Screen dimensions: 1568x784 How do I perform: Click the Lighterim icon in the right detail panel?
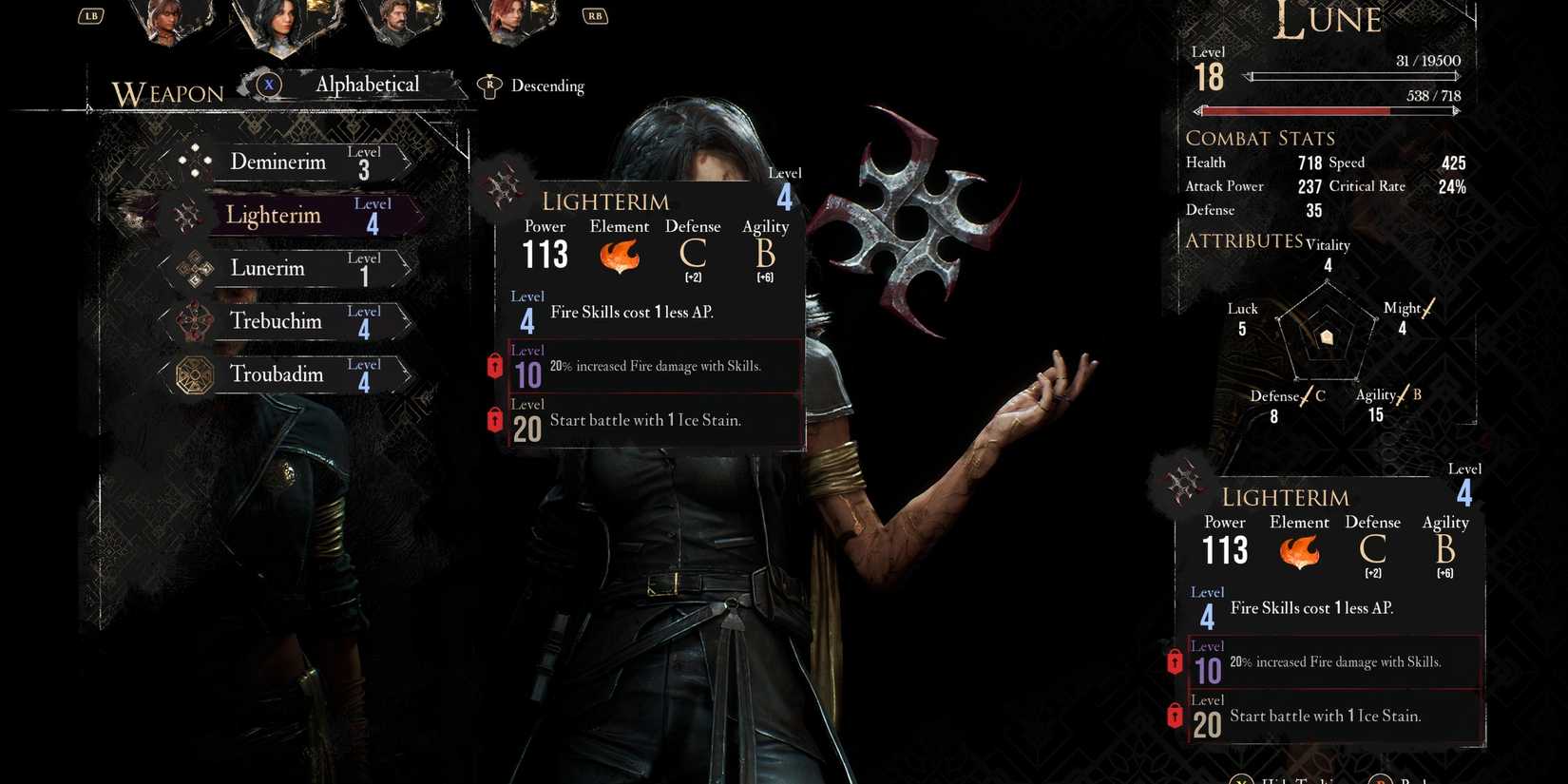pos(1184,484)
